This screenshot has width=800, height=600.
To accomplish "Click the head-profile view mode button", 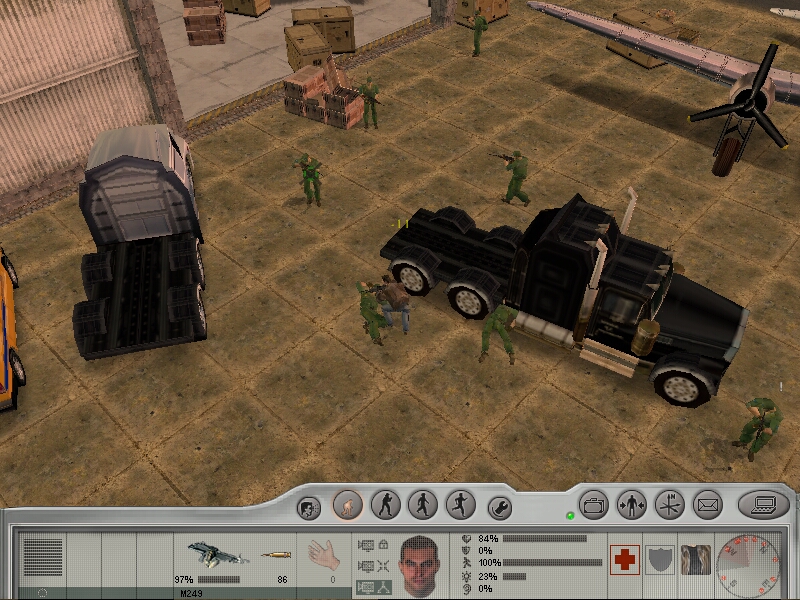I will coord(310,507).
